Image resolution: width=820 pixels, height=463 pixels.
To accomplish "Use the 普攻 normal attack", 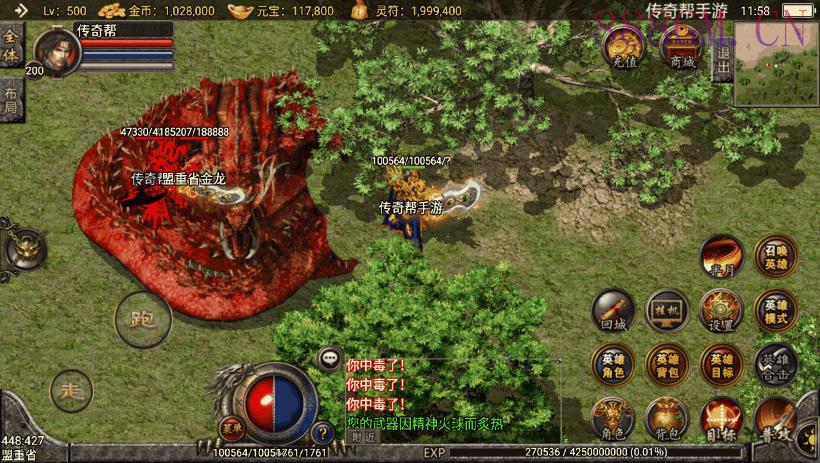I will [776, 419].
